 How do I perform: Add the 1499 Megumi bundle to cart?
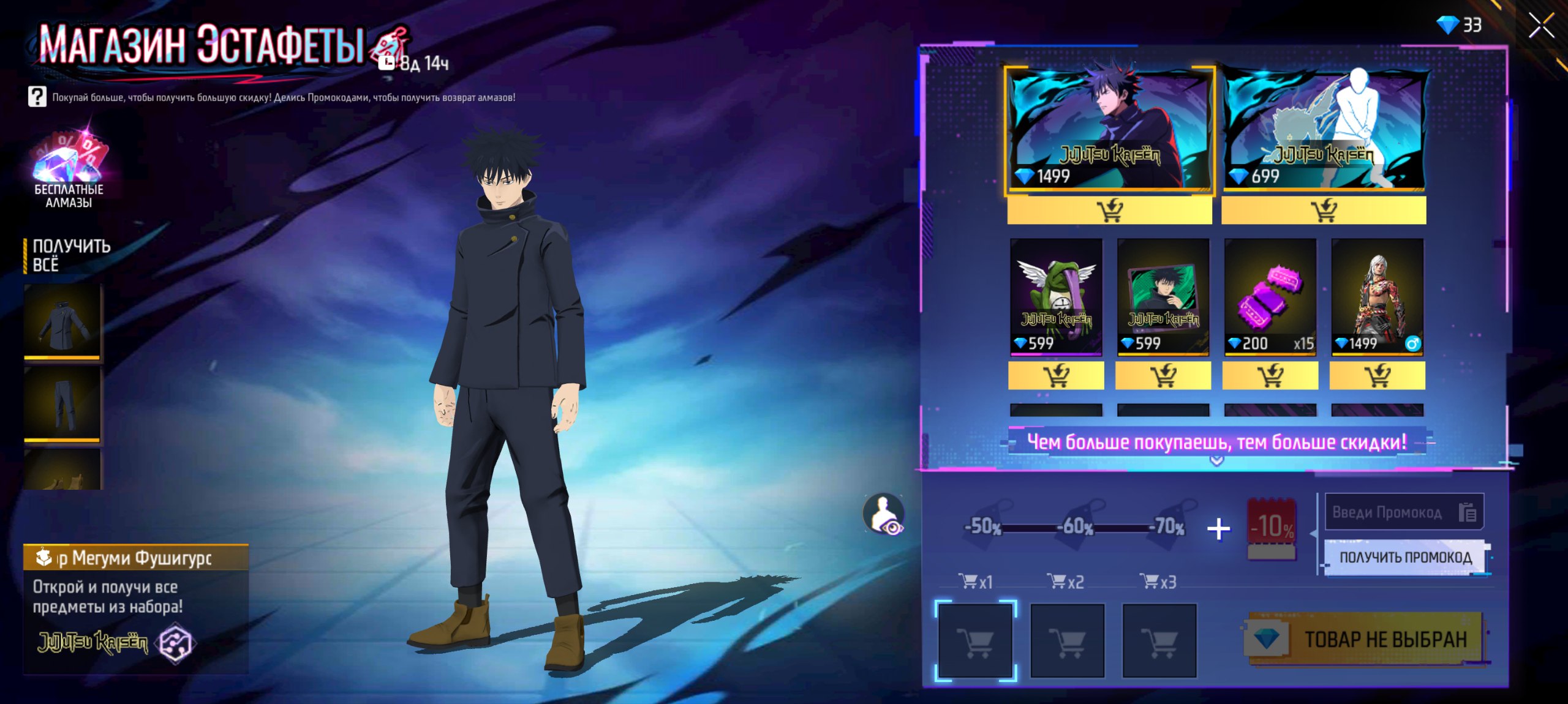(x=1109, y=211)
